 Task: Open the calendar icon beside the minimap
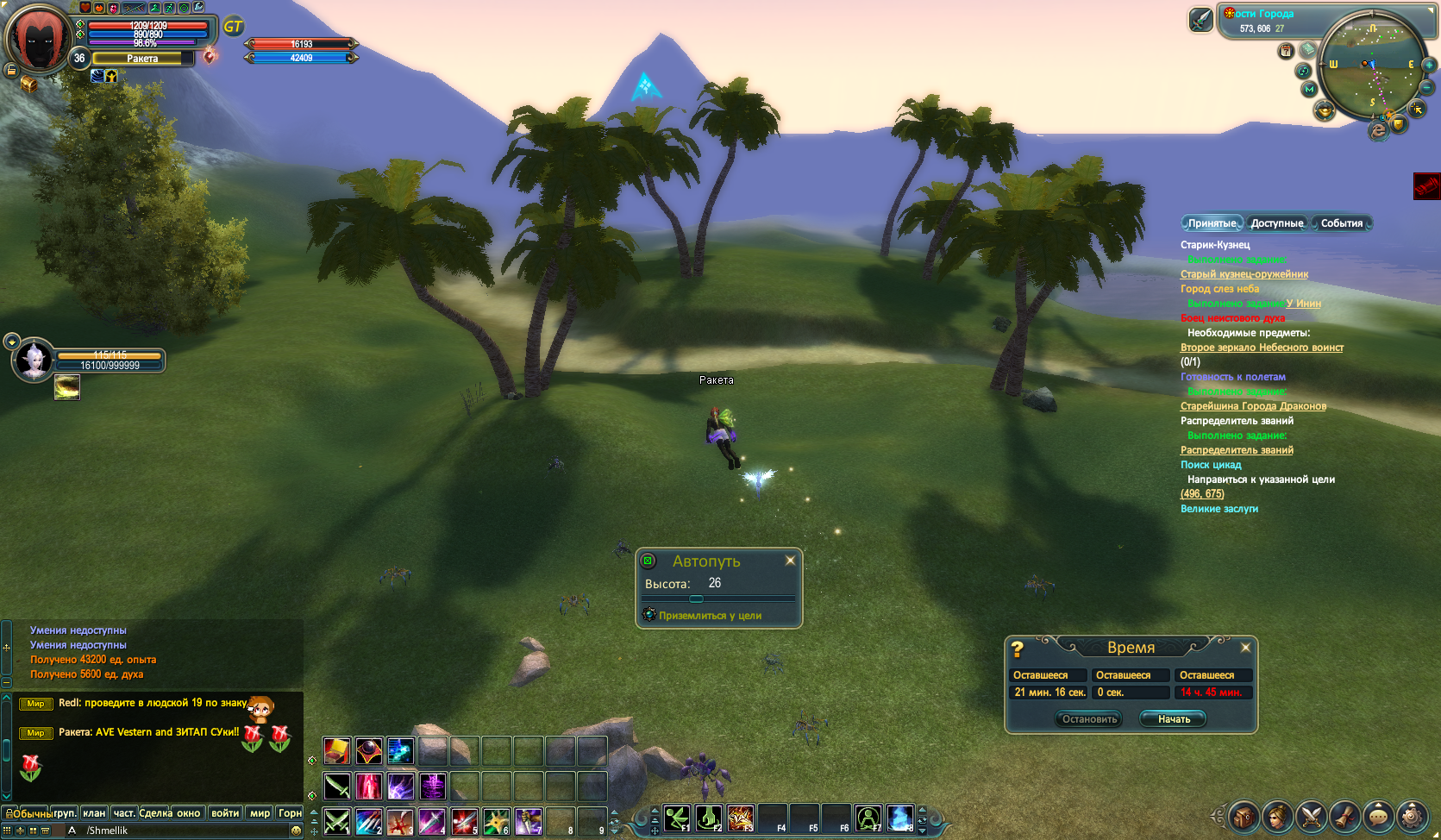[1286, 51]
